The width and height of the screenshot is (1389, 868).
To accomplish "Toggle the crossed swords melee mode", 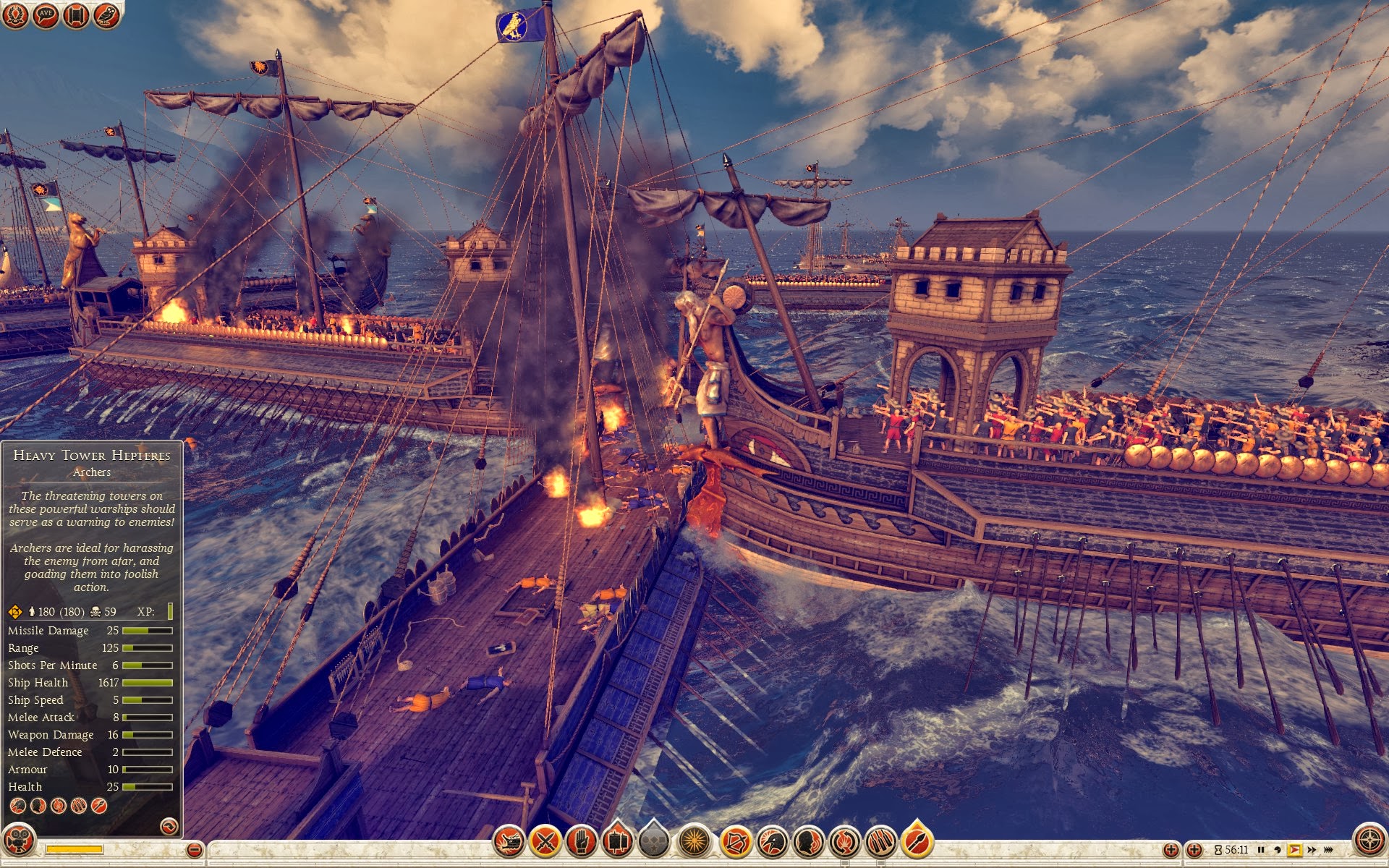I will pos(545,841).
